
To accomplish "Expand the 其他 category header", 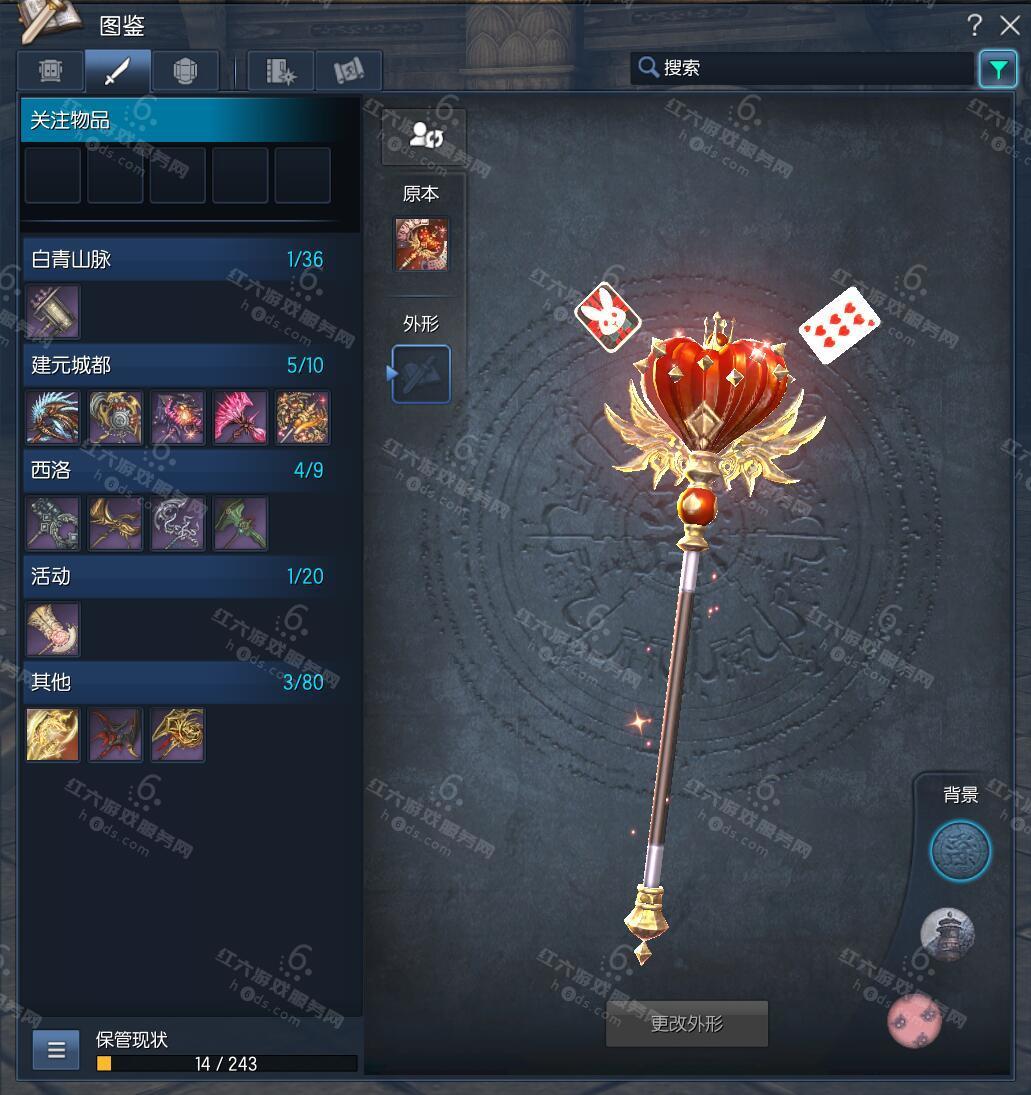I will tap(177, 682).
